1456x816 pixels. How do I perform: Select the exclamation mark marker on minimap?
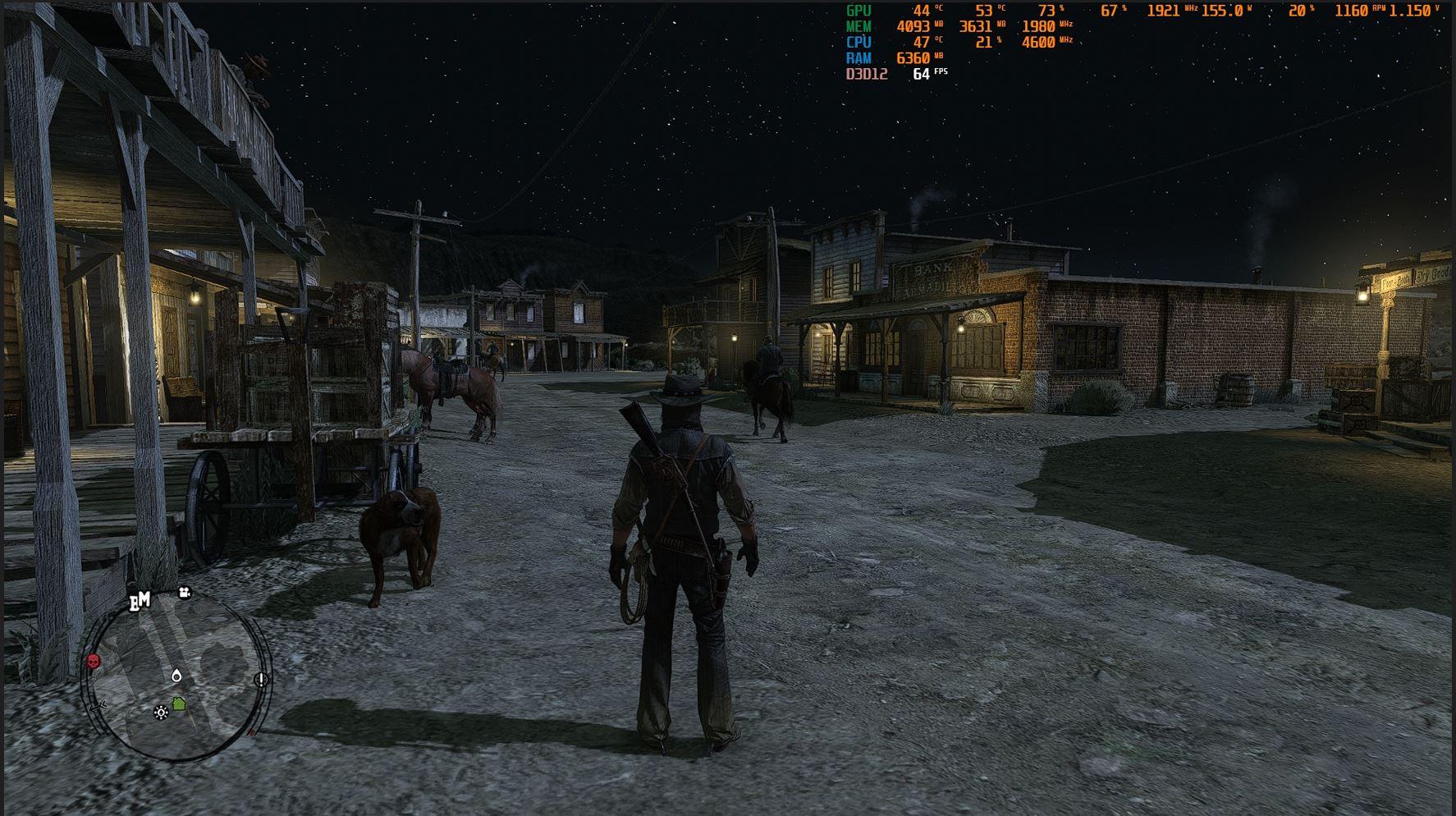pos(261,680)
